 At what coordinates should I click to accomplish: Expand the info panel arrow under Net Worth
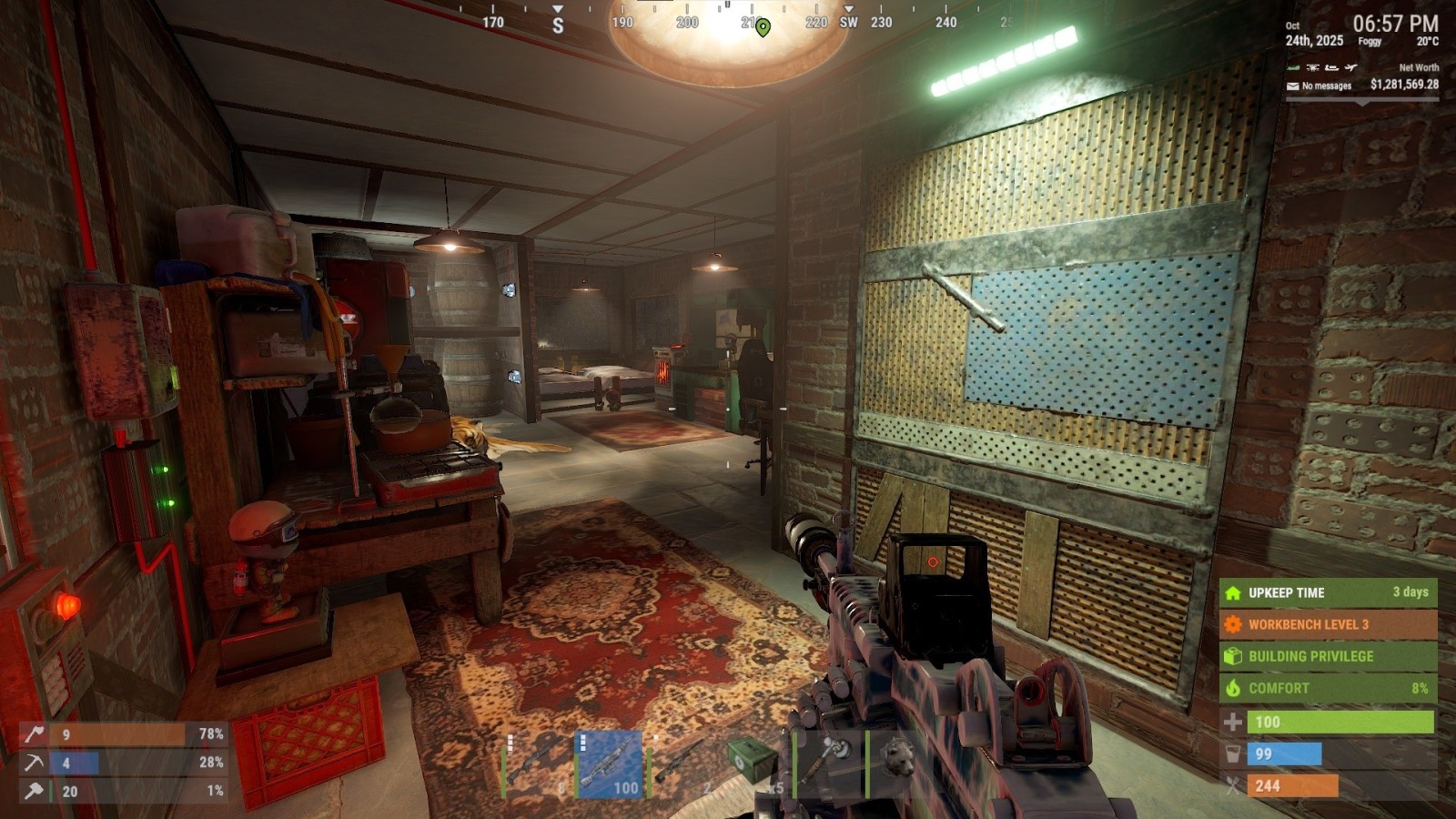[x=1362, y=103]
